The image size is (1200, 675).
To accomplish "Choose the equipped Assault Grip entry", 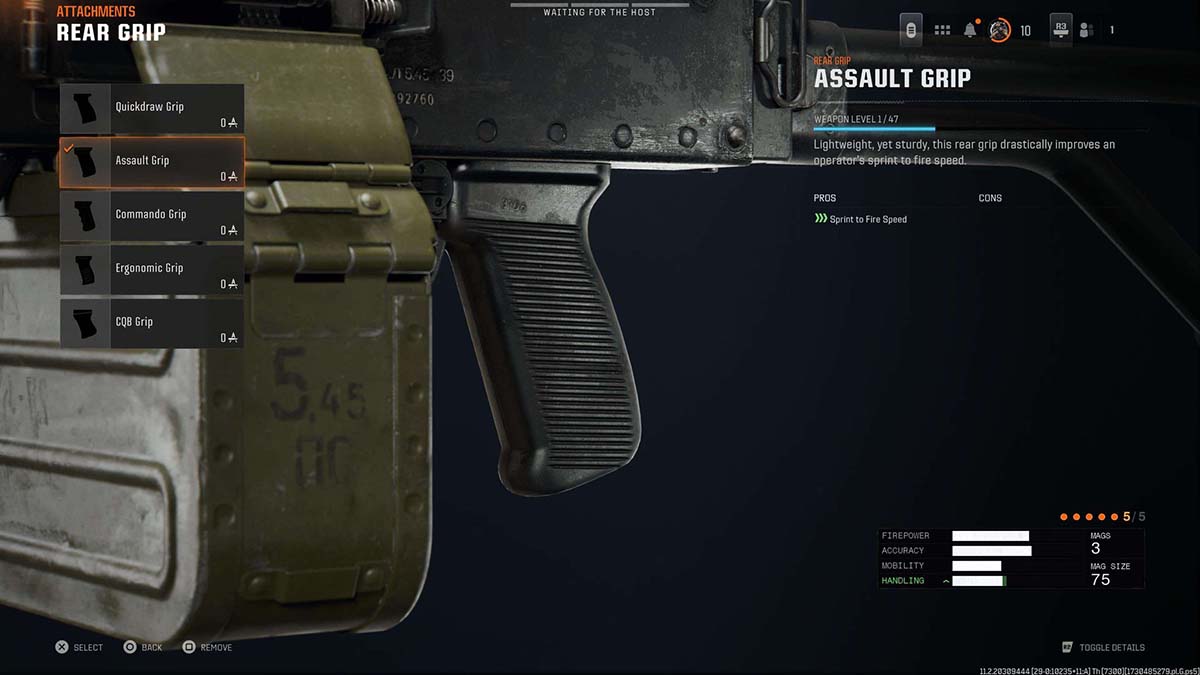I will (152, 163).
